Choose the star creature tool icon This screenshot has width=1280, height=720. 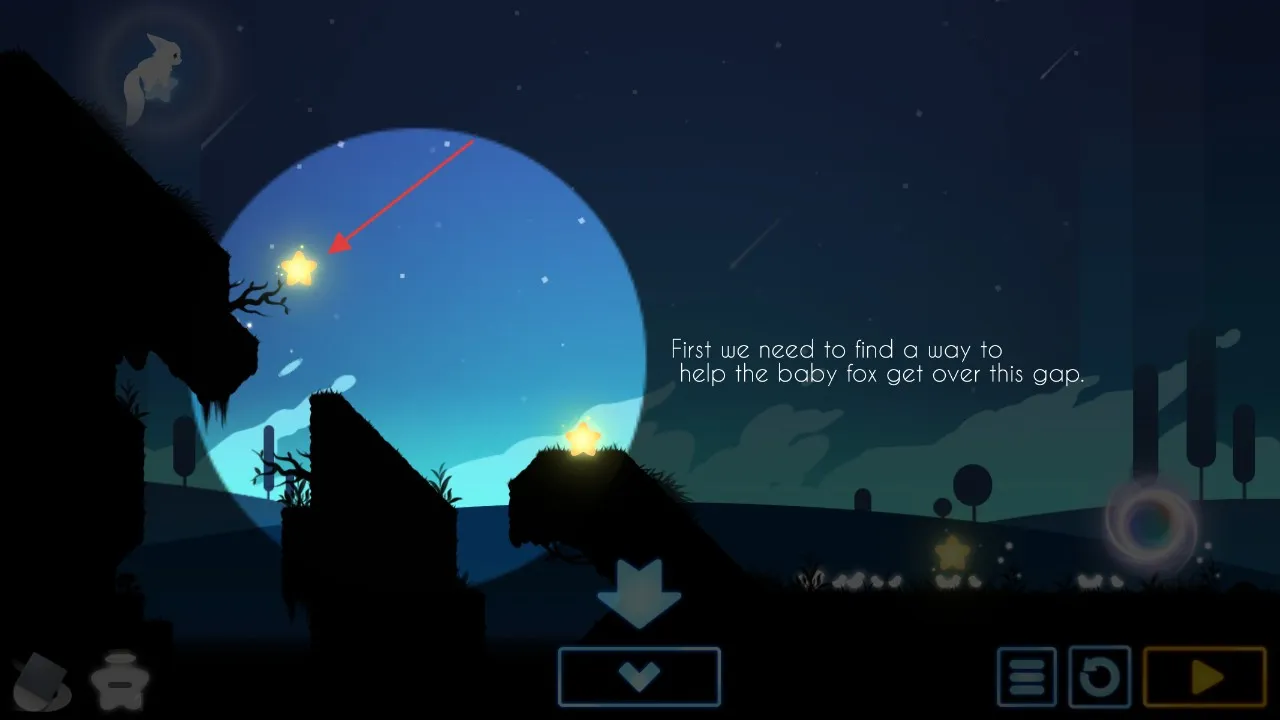120,681
